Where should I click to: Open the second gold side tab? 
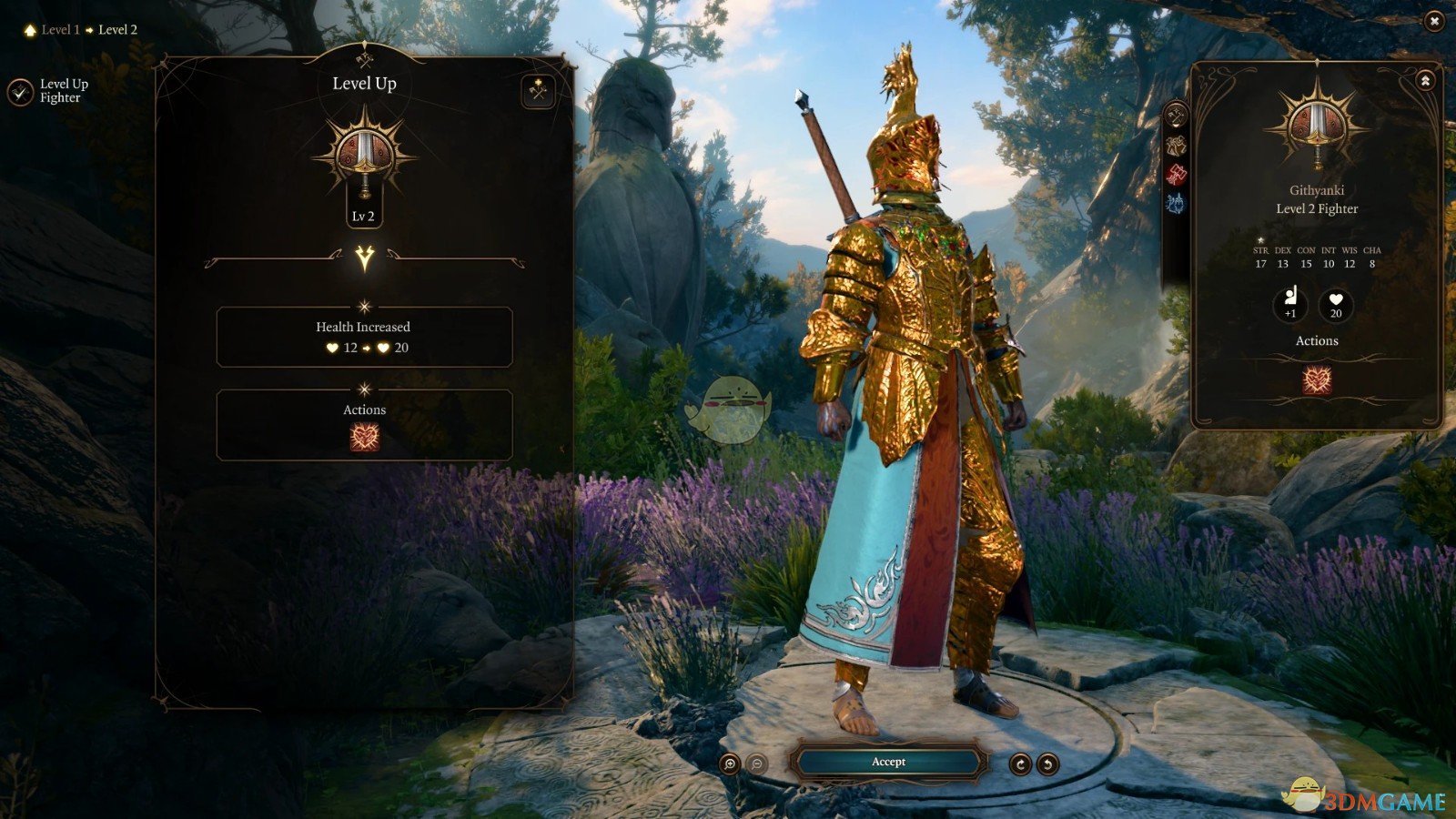pyautogui.click(x=1176, y=145)
